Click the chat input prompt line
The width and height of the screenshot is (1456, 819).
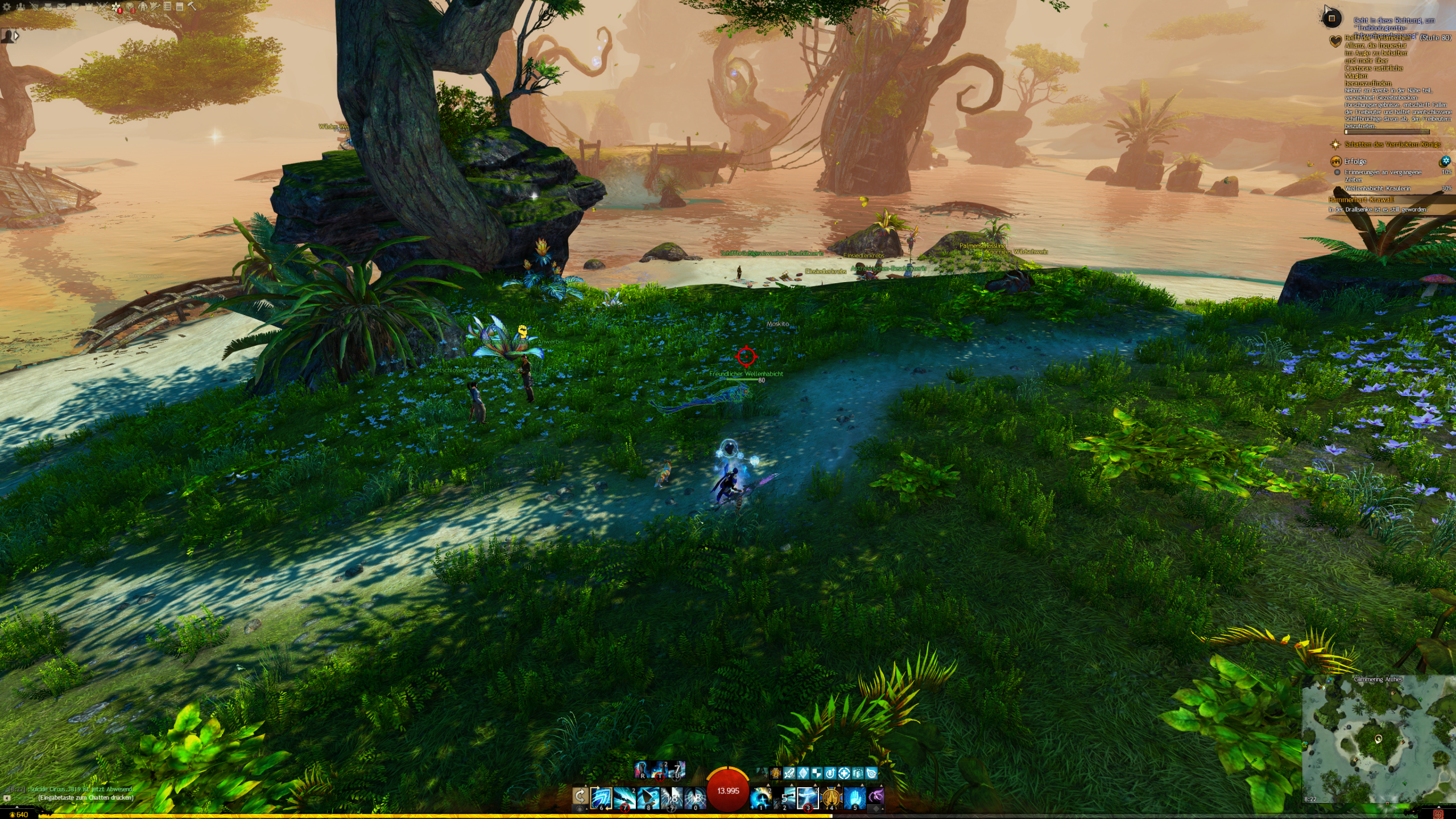(x=85, y=797)
